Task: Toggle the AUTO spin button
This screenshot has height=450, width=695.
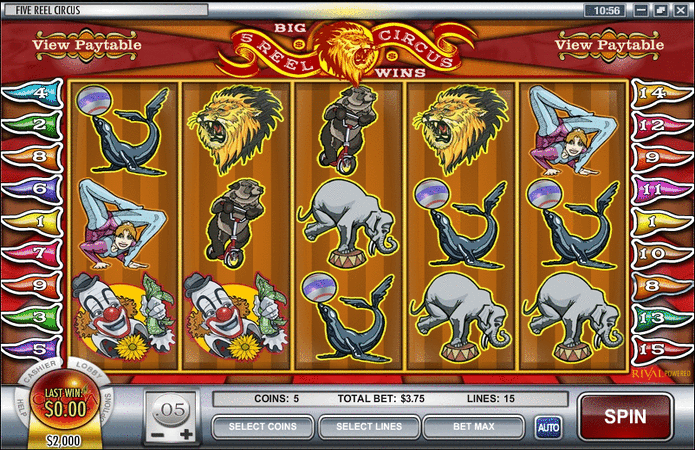Action: [x=548, y=427]
